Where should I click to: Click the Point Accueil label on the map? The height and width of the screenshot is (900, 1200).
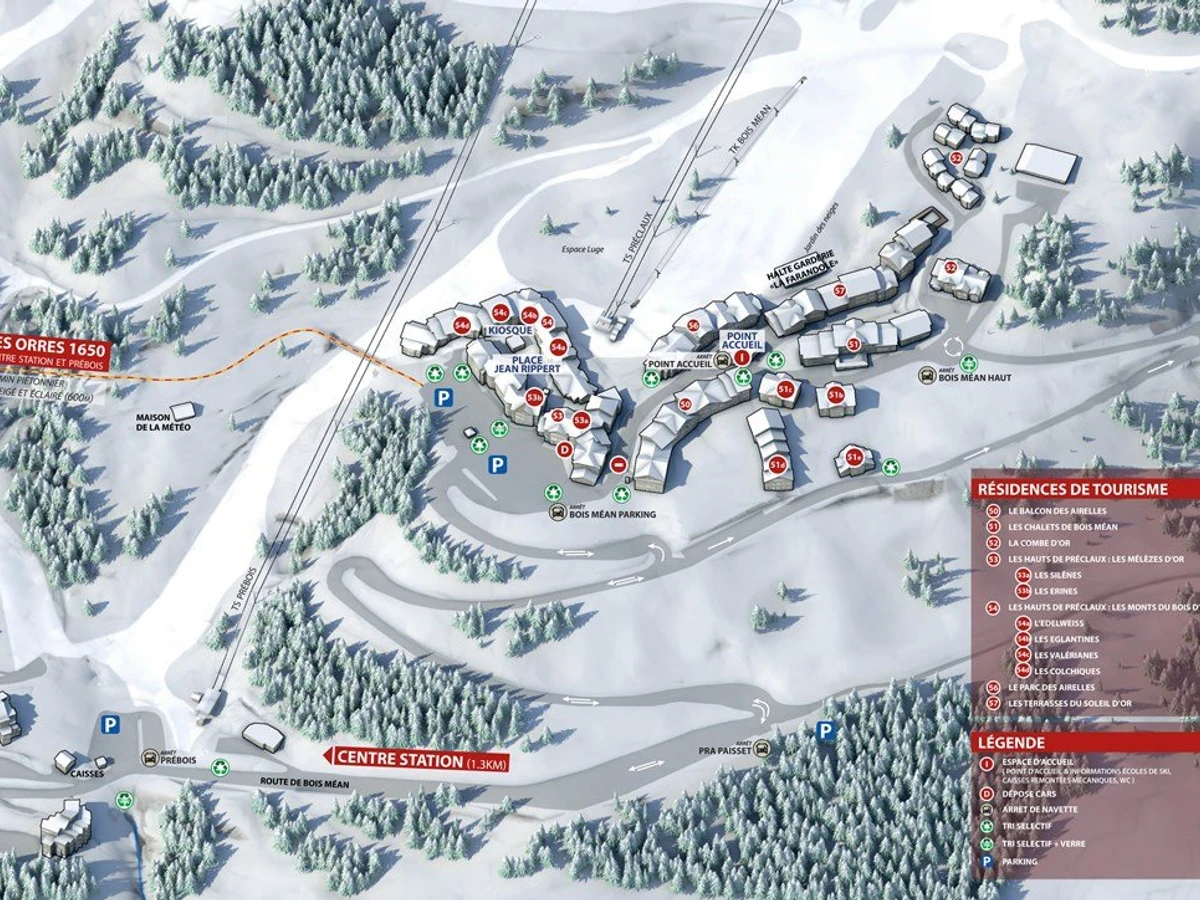742,340
